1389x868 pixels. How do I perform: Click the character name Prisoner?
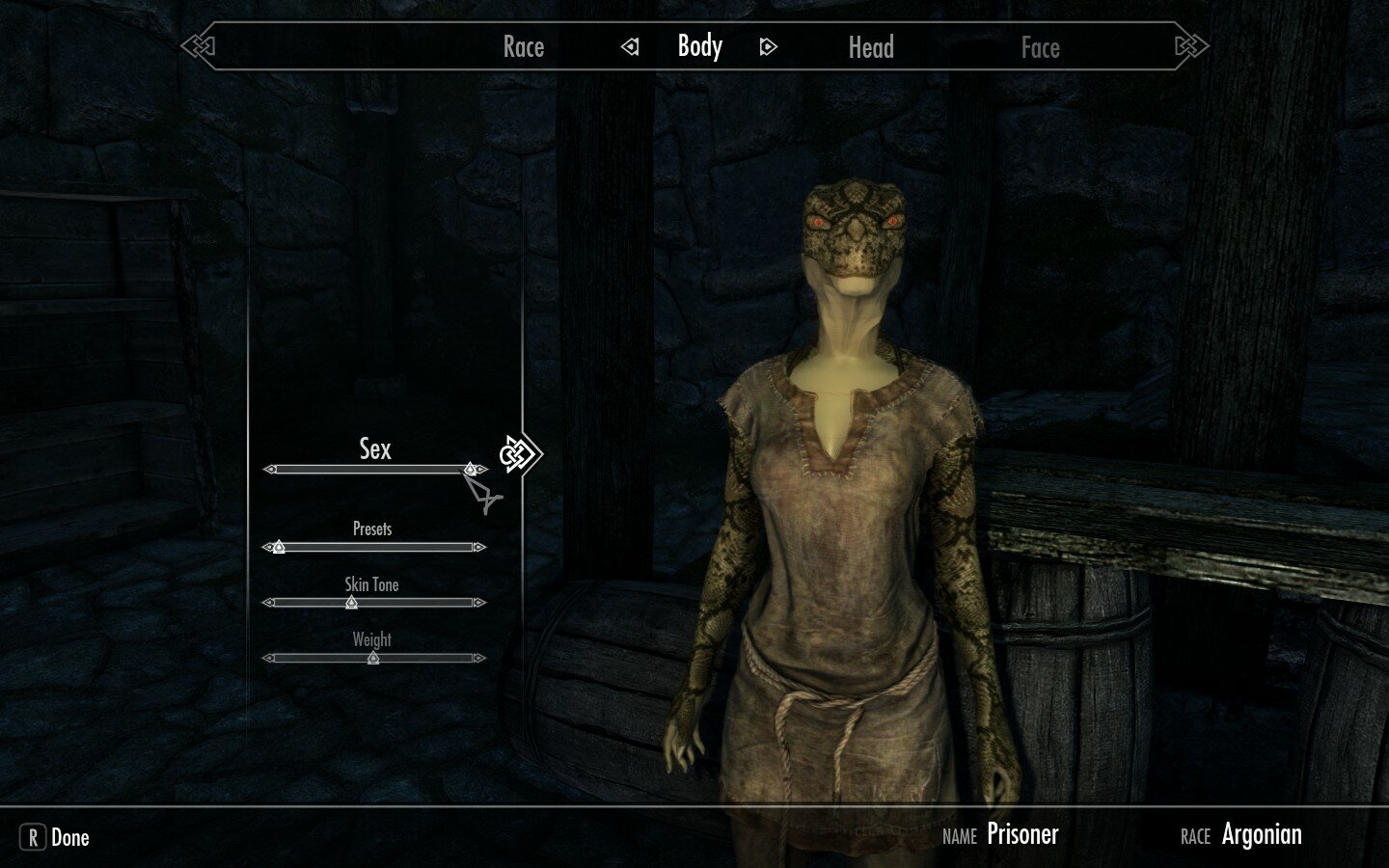coord(1022,833)
